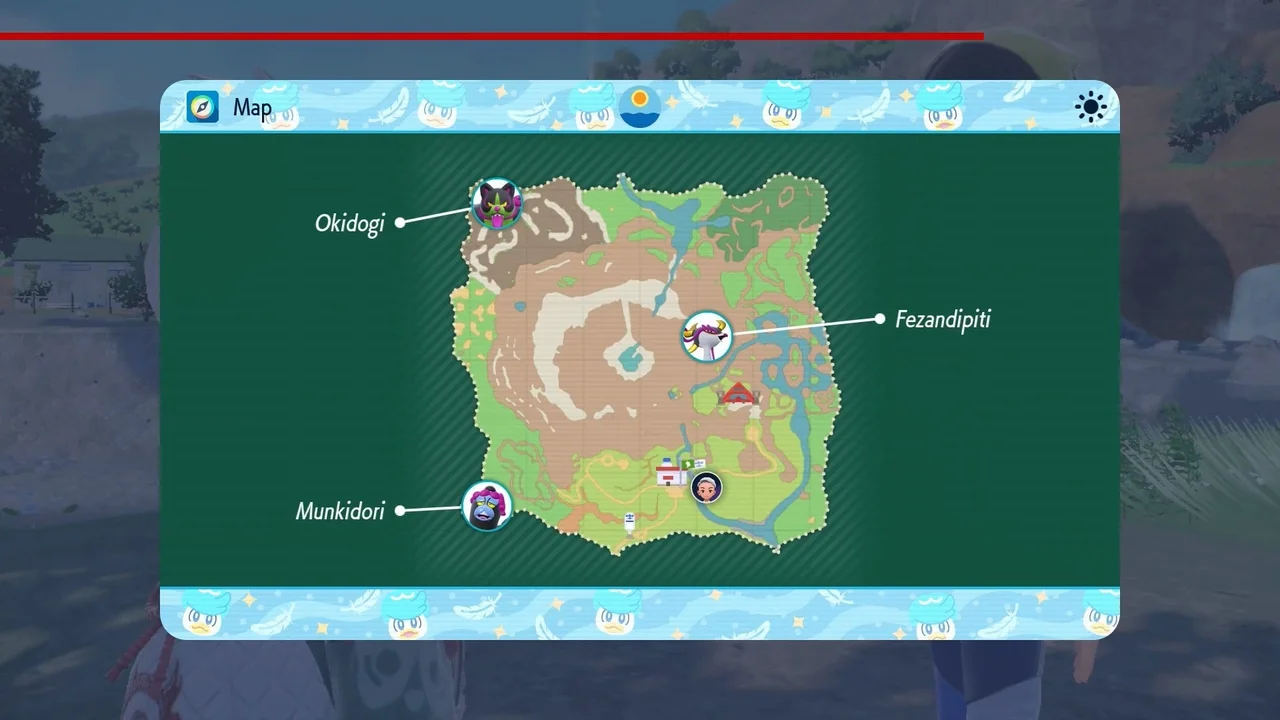Click the sun weather symbol in the top right
Screen dimensions: 1280x720
(x=1090, y=107)
